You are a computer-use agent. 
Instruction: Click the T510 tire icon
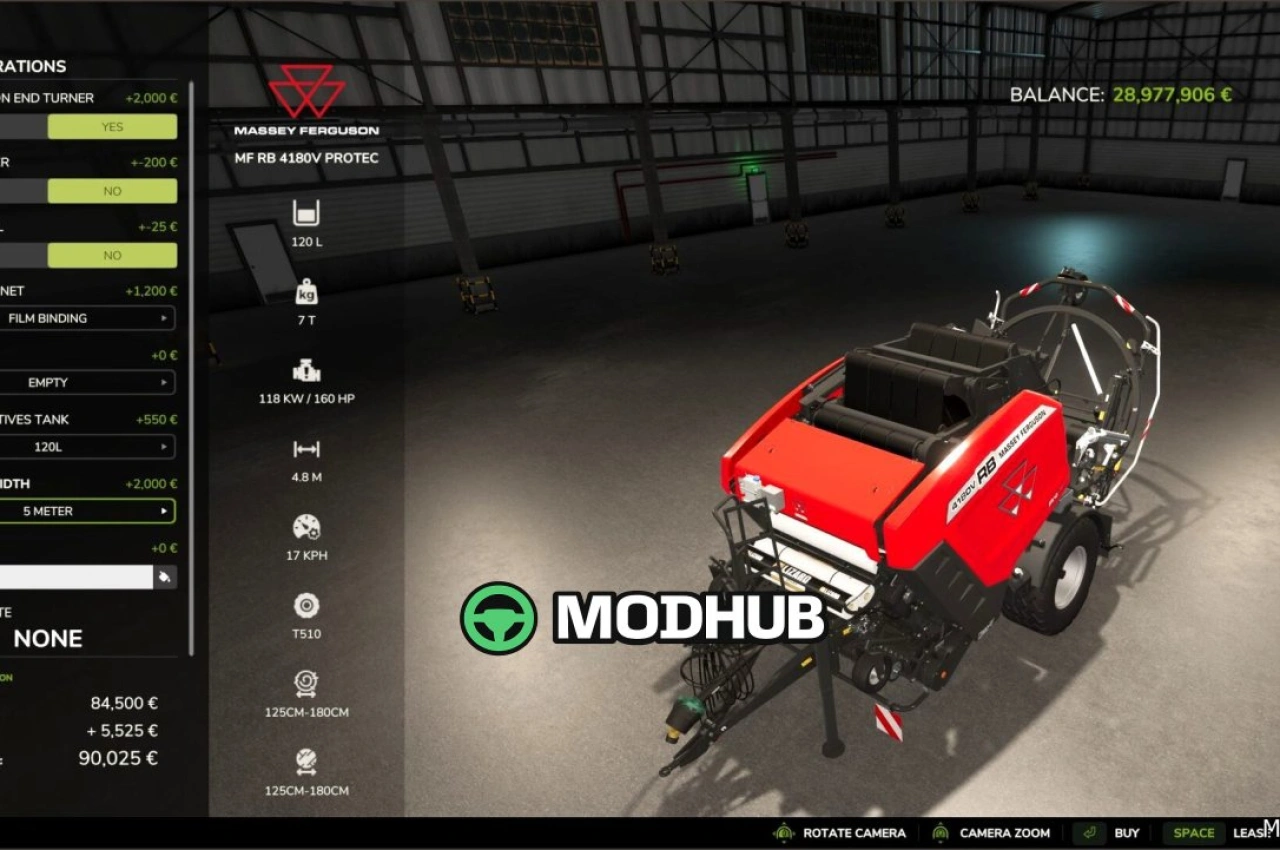pyautogui.click(x=305, y=604)
